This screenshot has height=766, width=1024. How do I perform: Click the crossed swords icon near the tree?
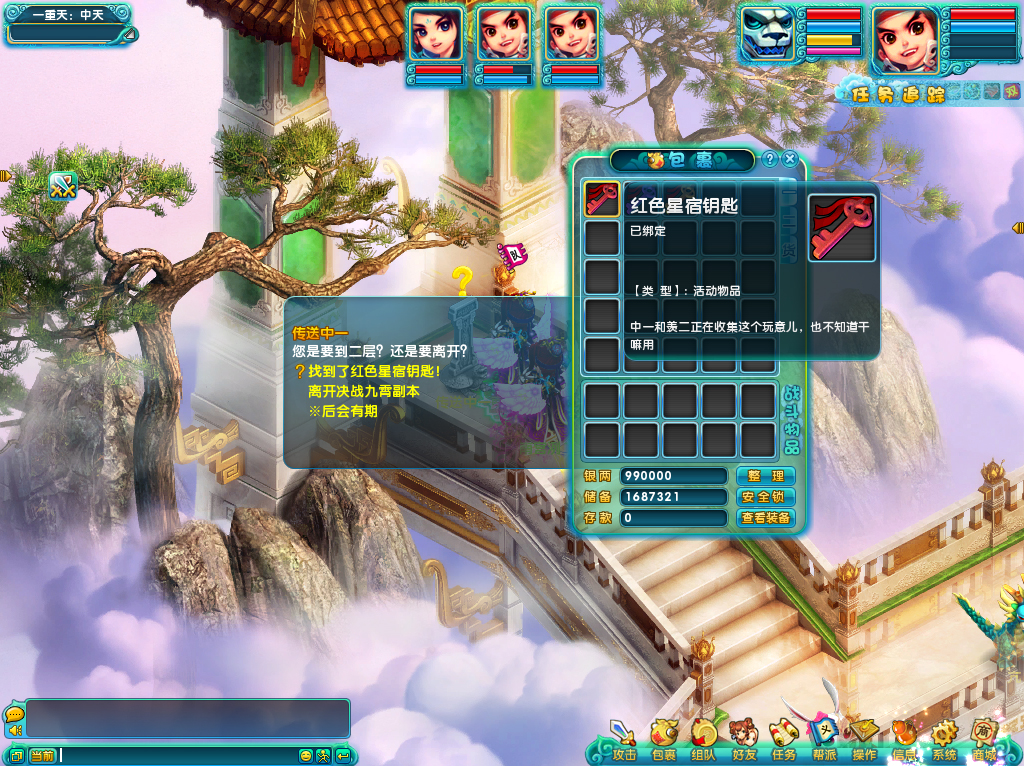pyautogui.click(x=63, y=185)
